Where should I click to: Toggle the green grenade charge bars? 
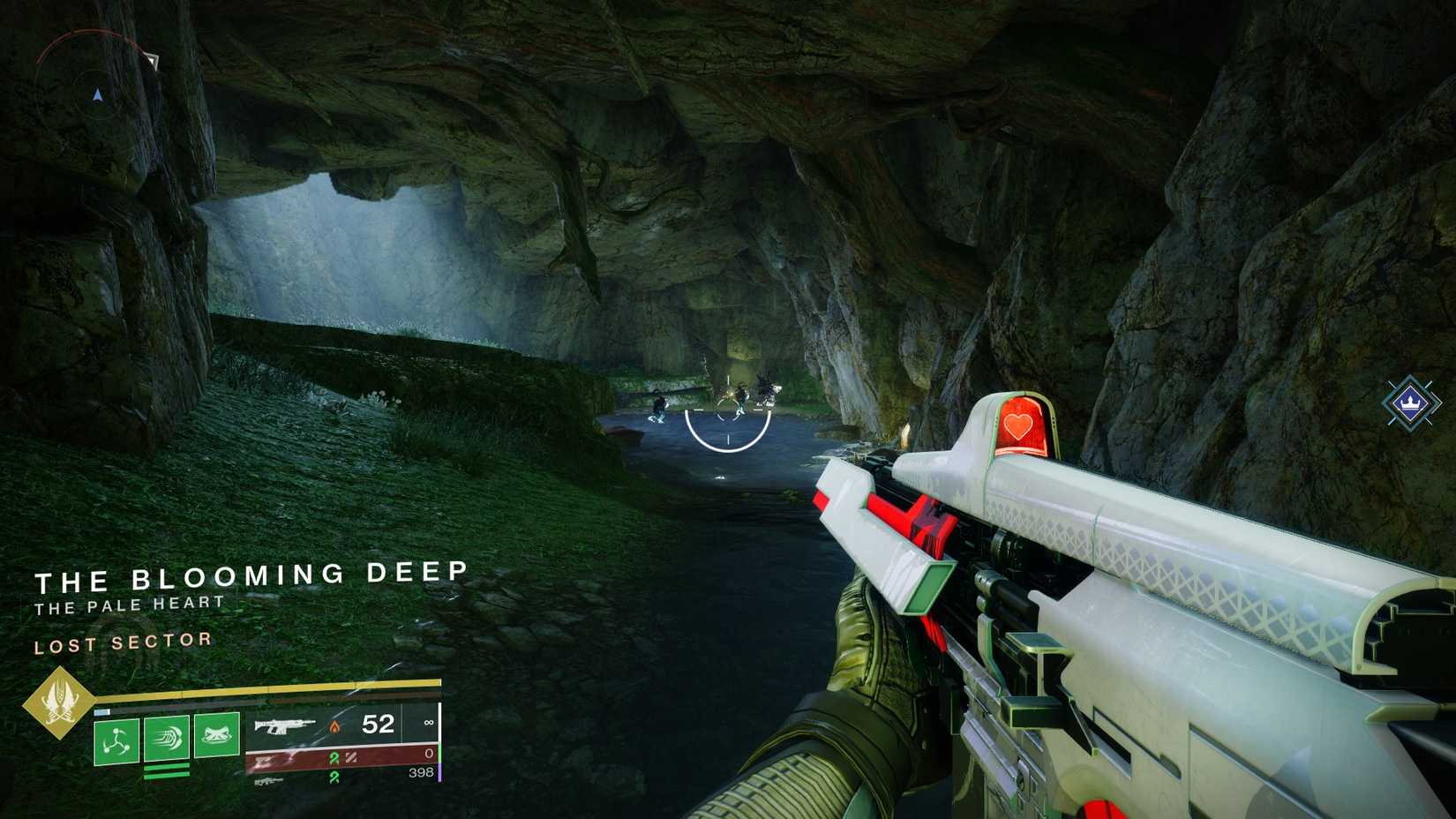(x=167, y=771)
